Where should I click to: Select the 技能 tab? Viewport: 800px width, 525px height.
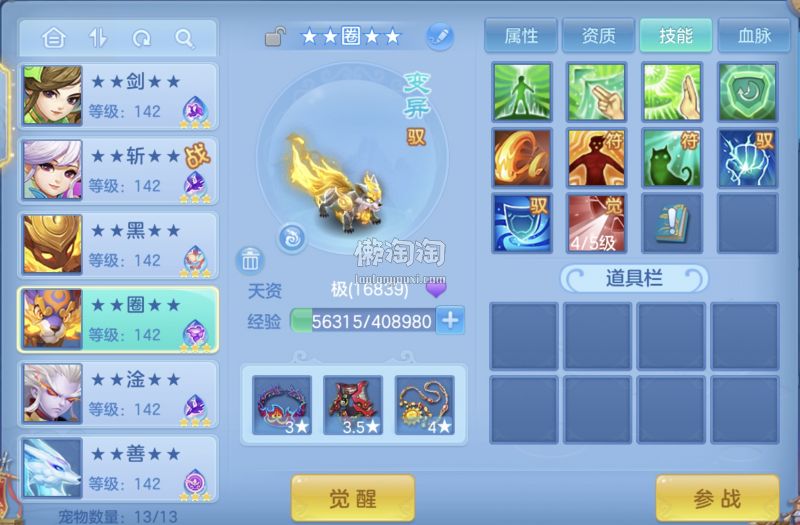pos(676,36)
